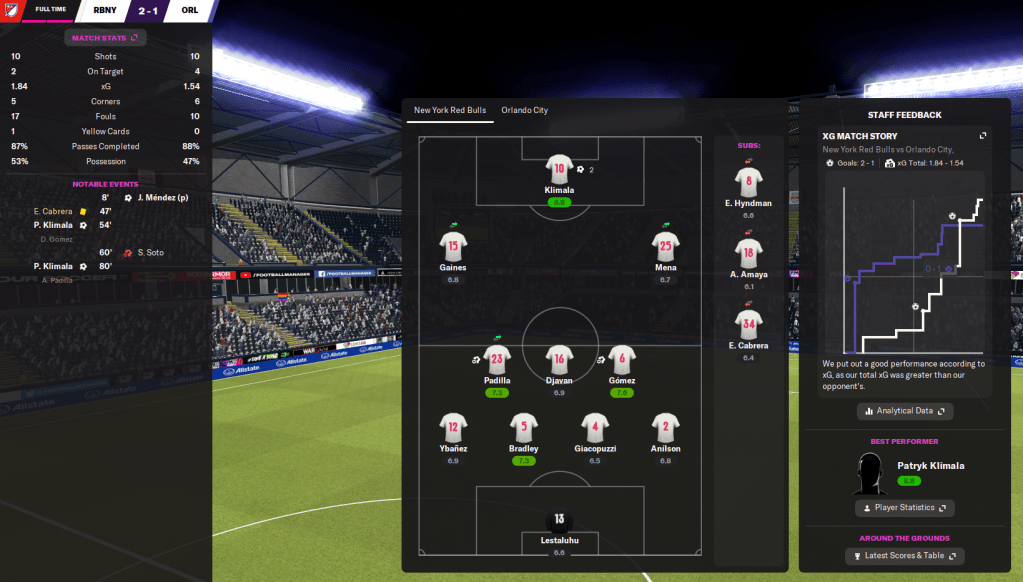The height and width of the screenshot is (582, 1023).
Task: Select substitute E. Hyndman
Action: [x=749, y=182]
